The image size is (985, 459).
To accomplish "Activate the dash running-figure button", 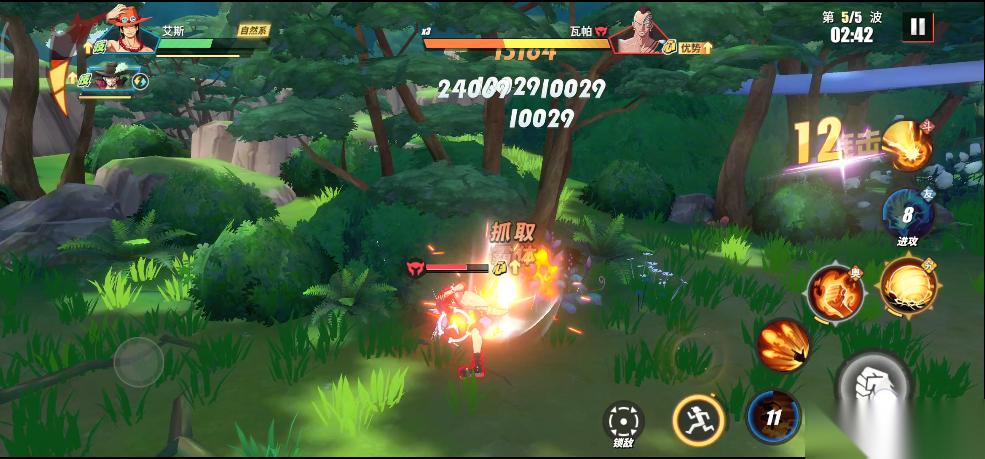I will (x=697, y=419).
